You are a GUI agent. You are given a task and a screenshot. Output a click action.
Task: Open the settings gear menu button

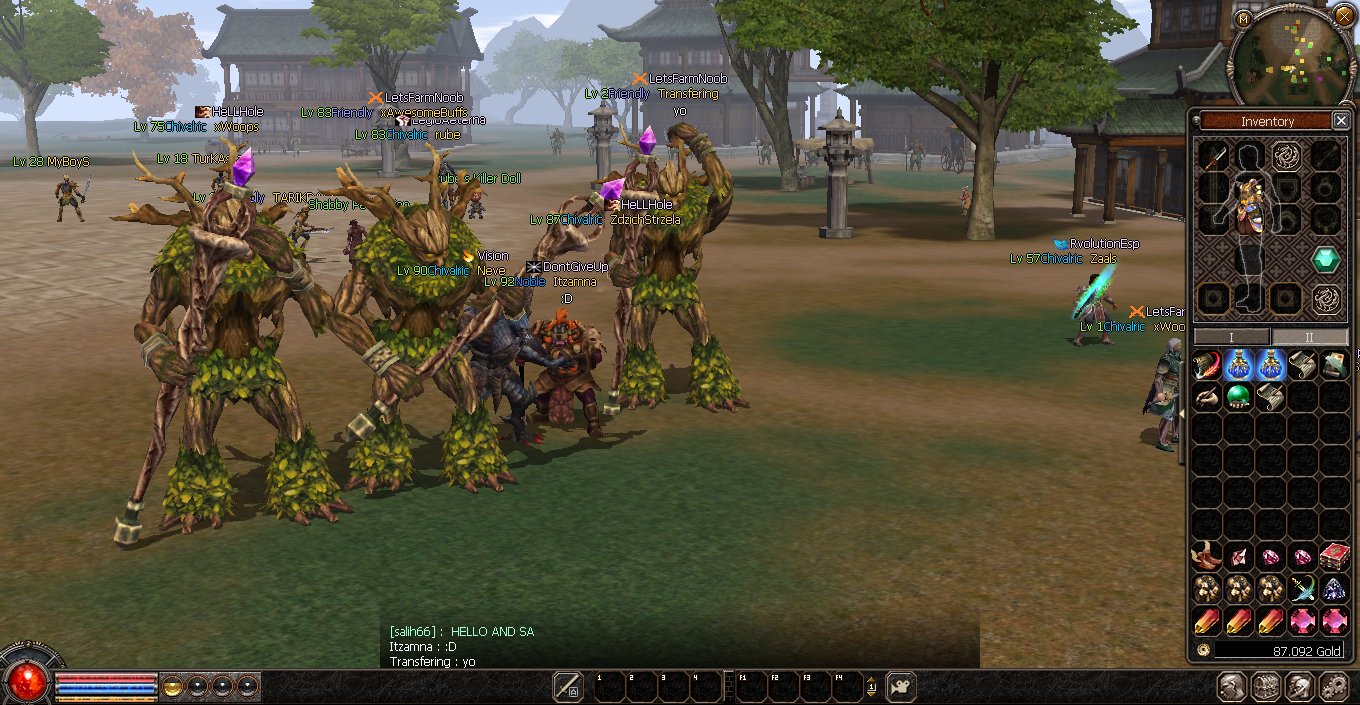coord(1333,687)
